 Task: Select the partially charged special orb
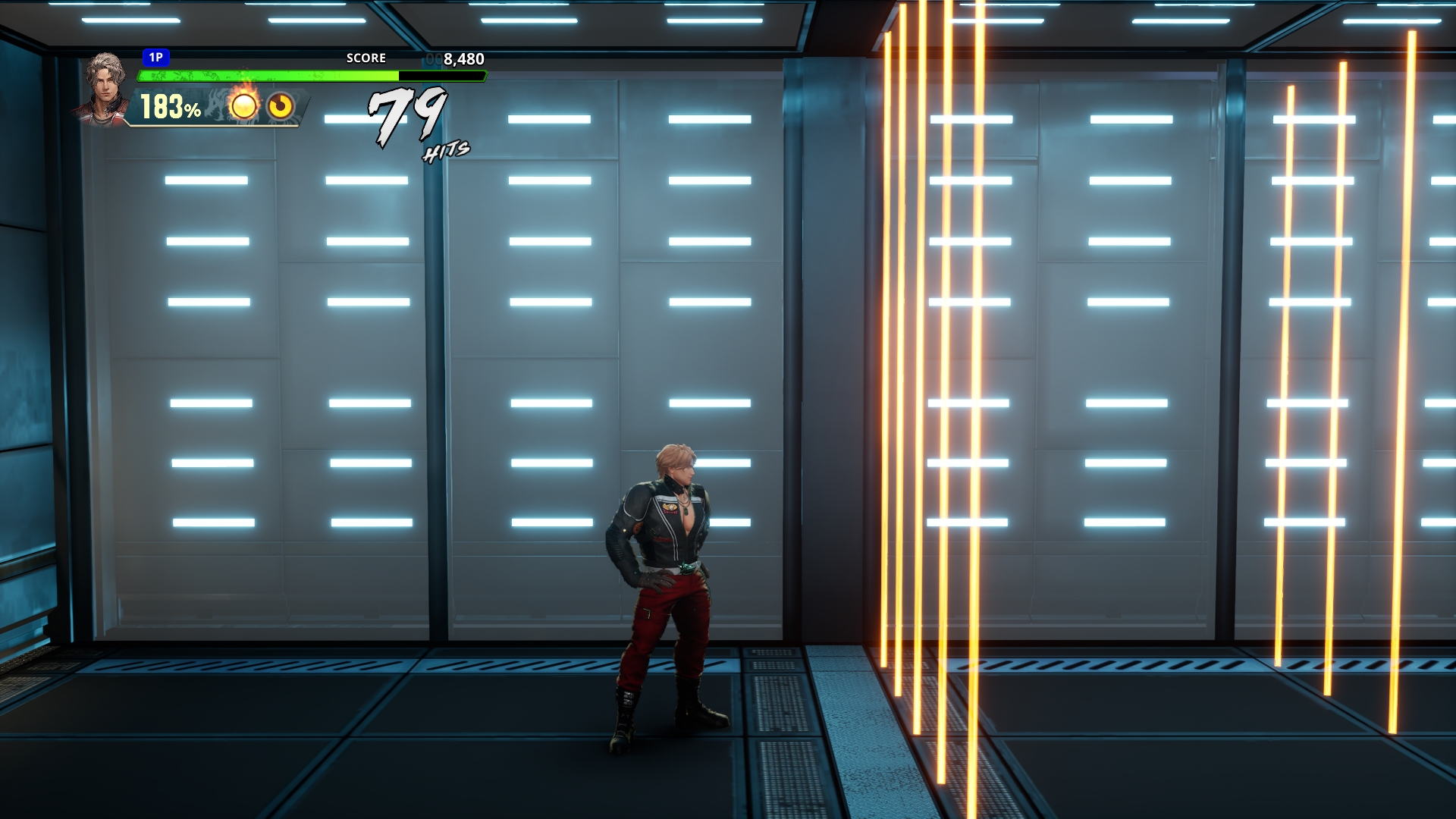(x=281, y=106)
